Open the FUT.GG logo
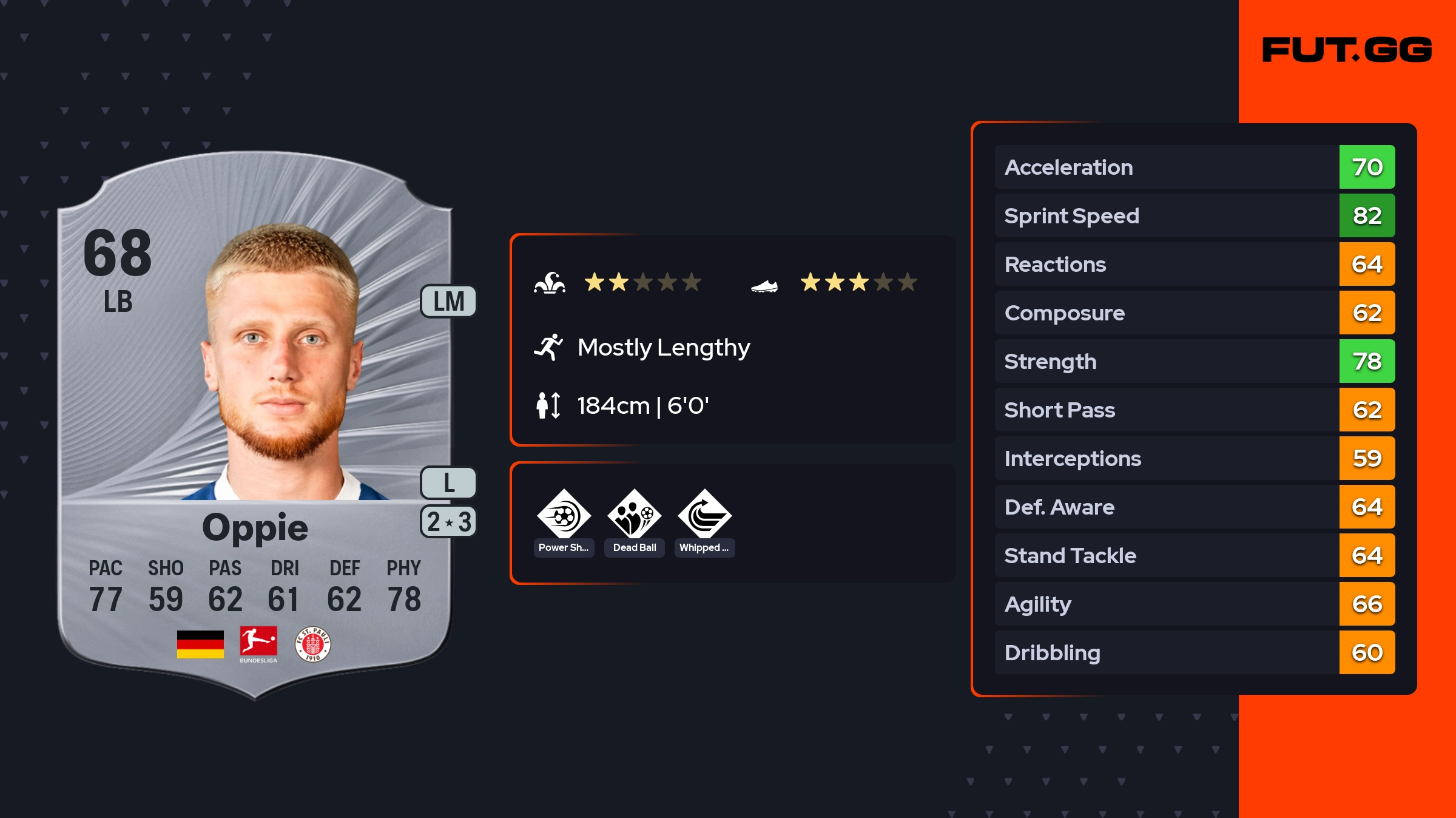 [x=1347, y=50]
